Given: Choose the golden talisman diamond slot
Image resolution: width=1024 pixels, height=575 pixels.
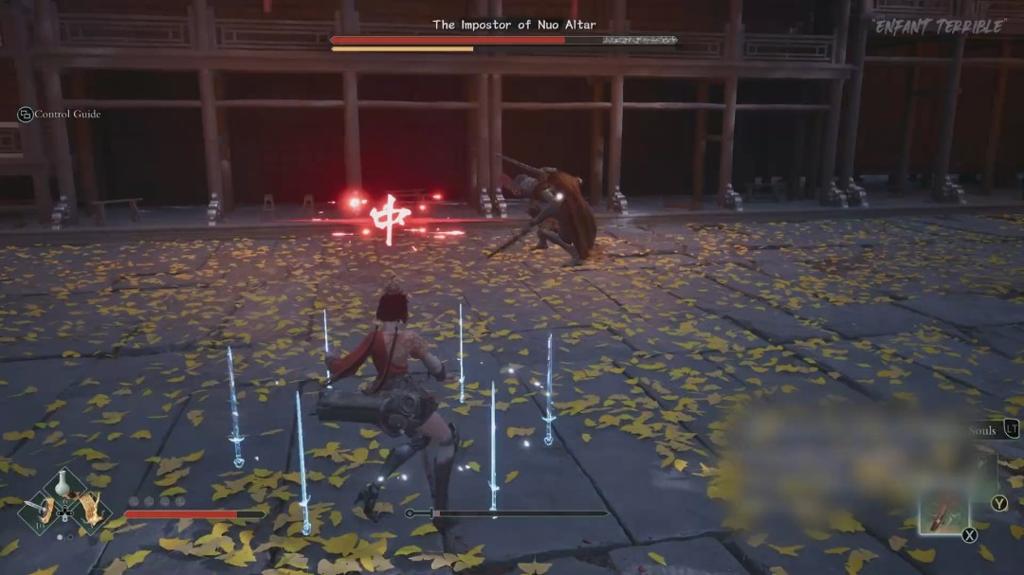Looking at the screenshot, I should click(91, 510).
